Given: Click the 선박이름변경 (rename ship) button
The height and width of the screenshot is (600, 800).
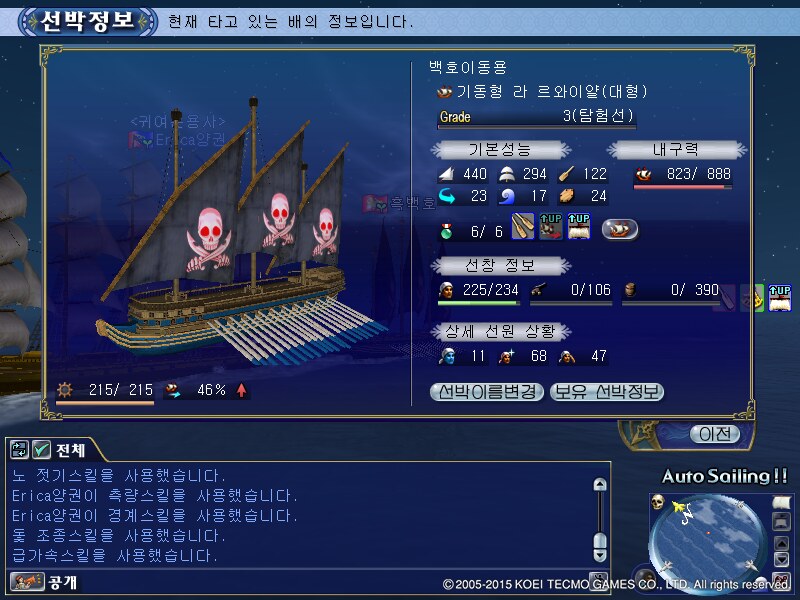Looking at the screenshot, I should 488,392.
